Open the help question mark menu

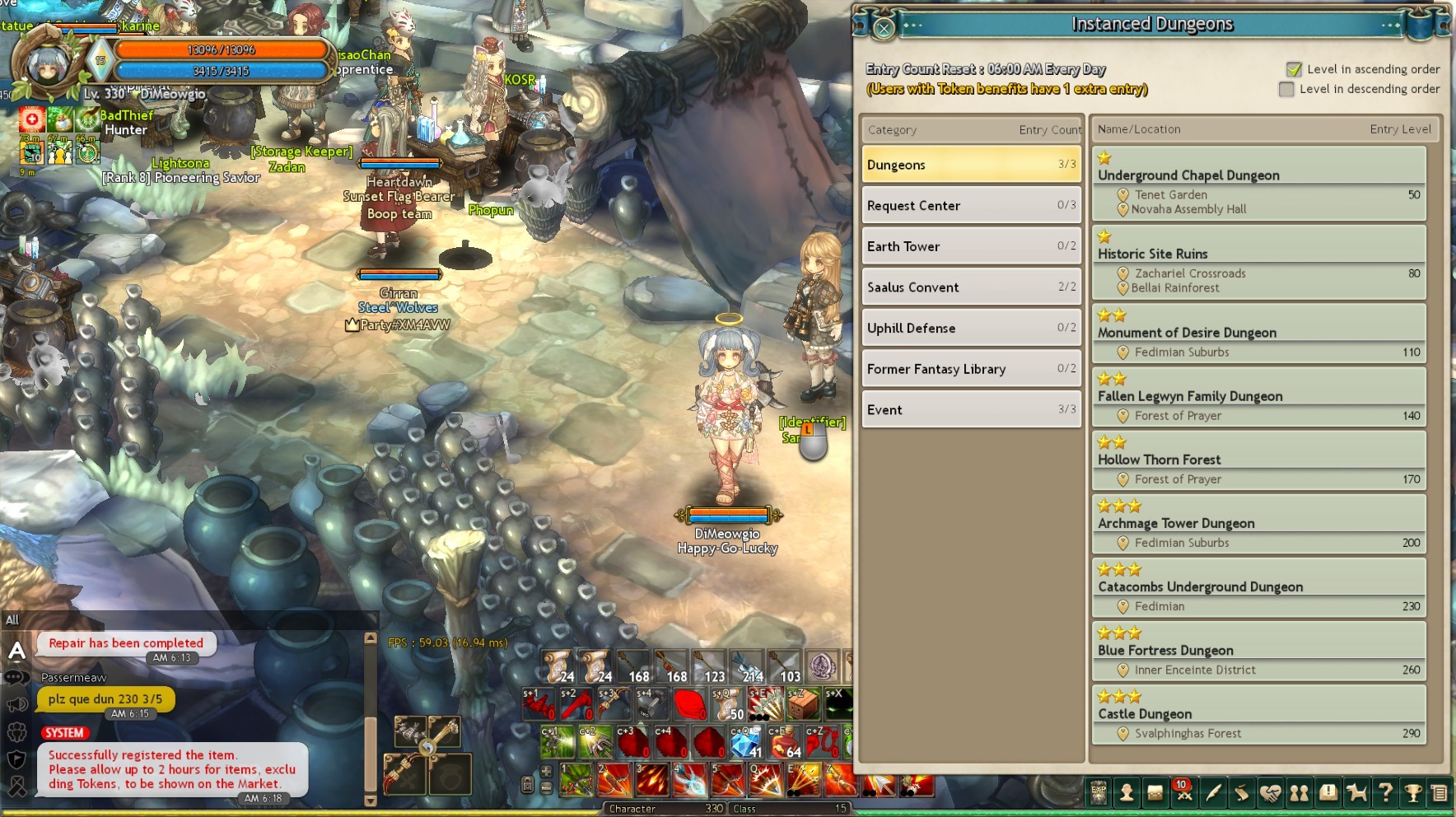coord(1385,793)
